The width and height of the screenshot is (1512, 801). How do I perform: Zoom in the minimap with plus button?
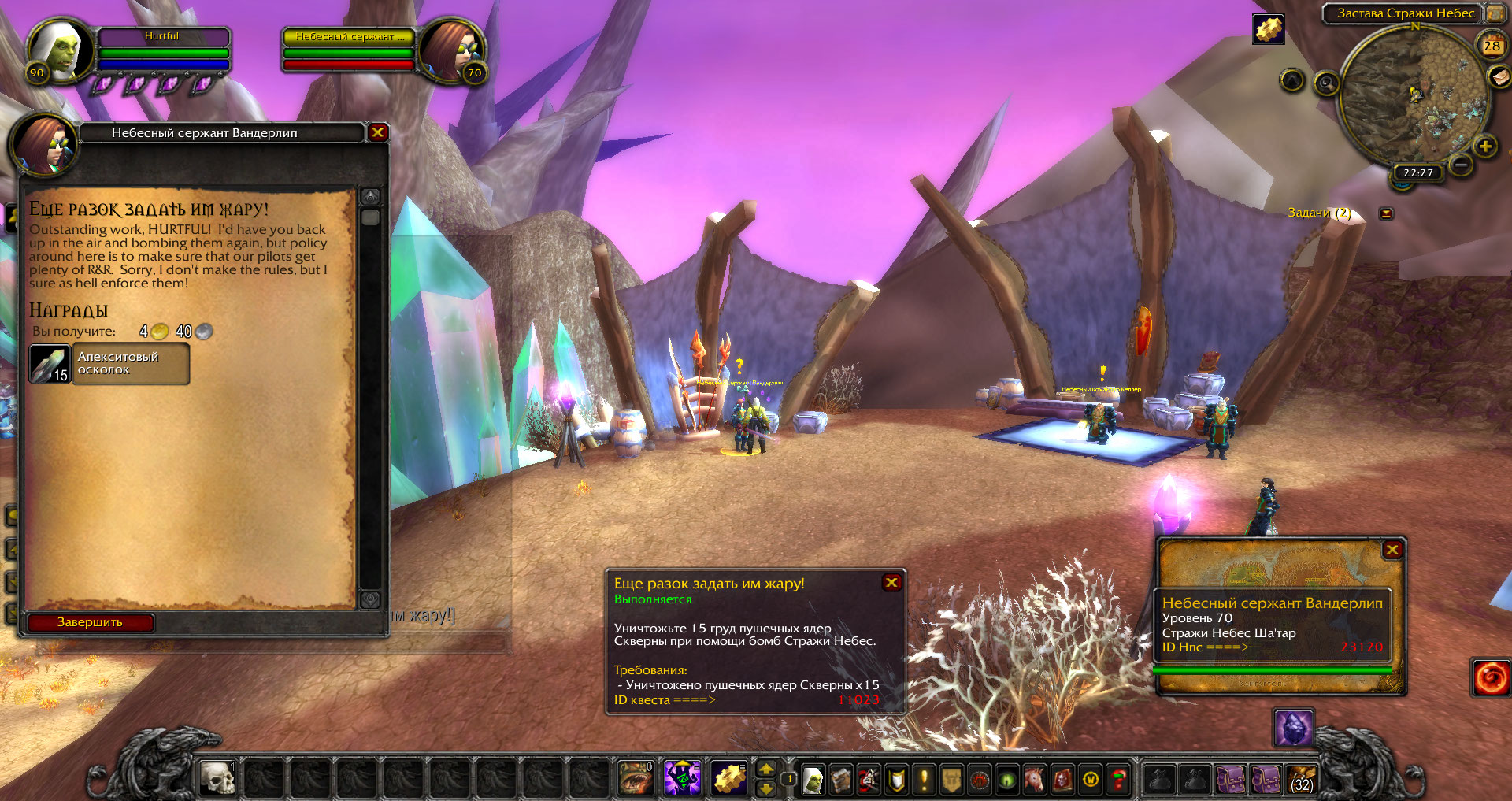click(1485, 146)
